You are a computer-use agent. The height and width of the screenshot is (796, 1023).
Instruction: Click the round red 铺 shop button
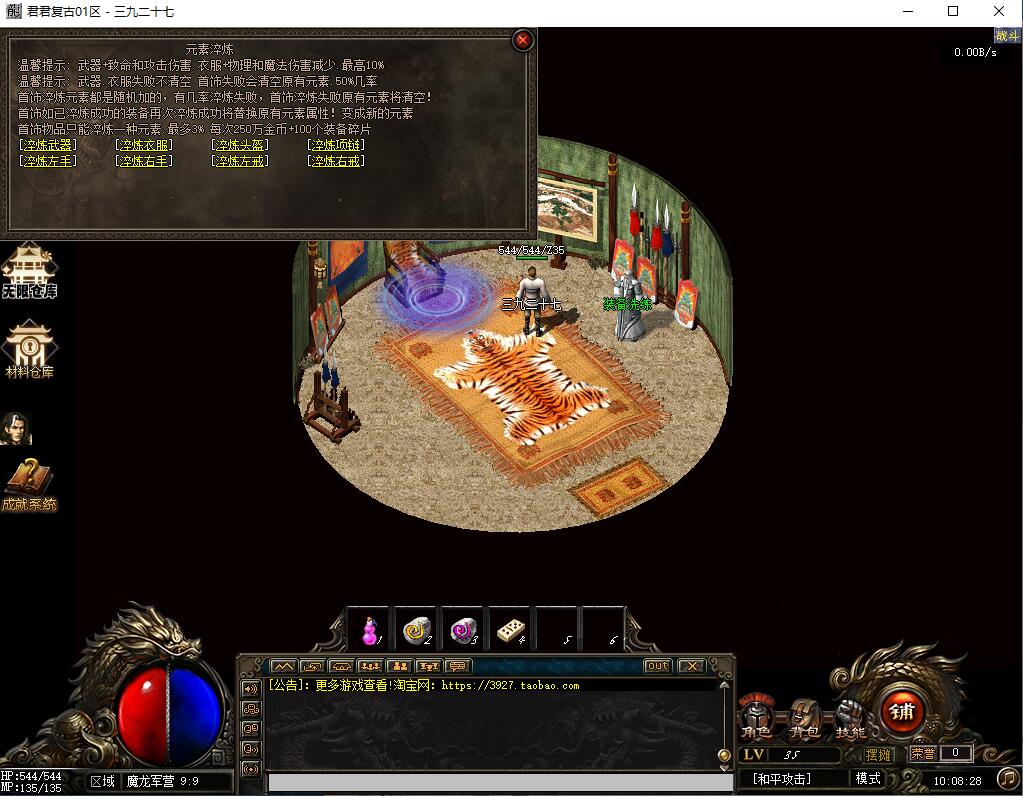[902, 712]
